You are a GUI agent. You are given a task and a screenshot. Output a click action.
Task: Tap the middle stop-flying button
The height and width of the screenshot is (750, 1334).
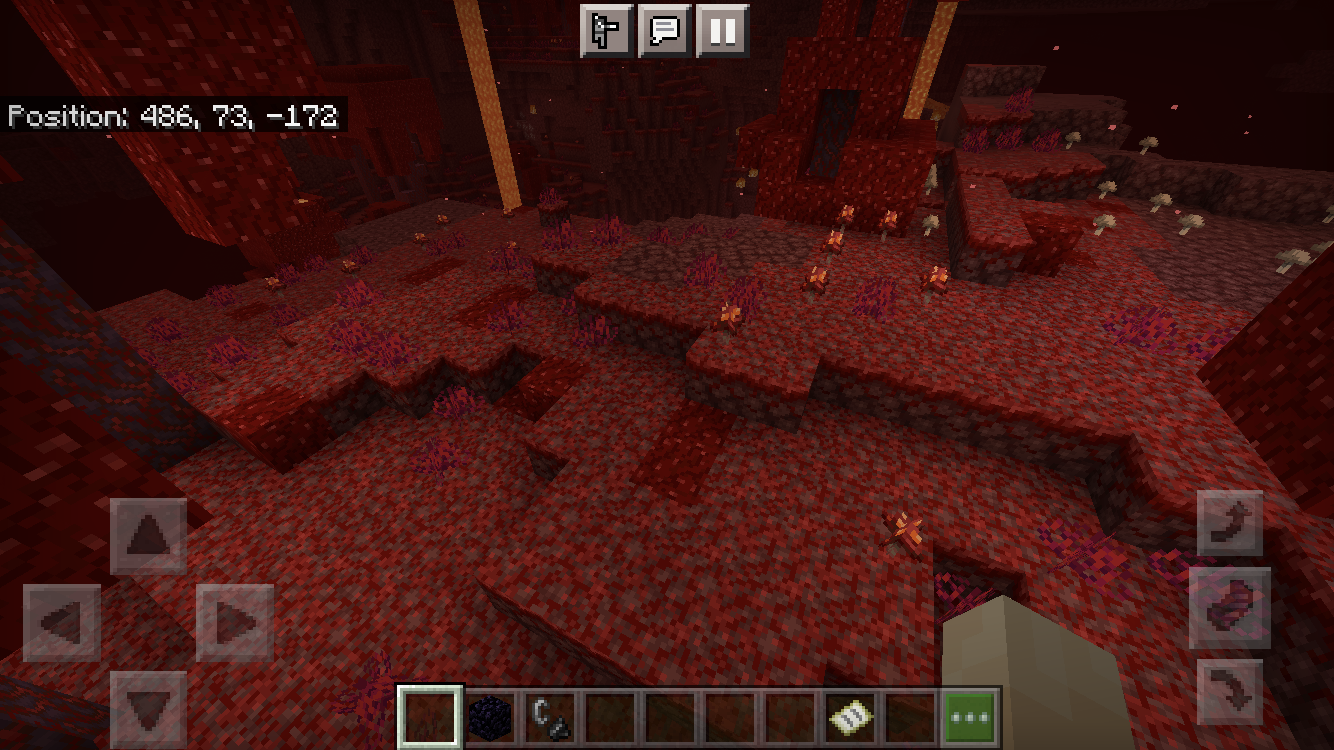[1229, 607]
